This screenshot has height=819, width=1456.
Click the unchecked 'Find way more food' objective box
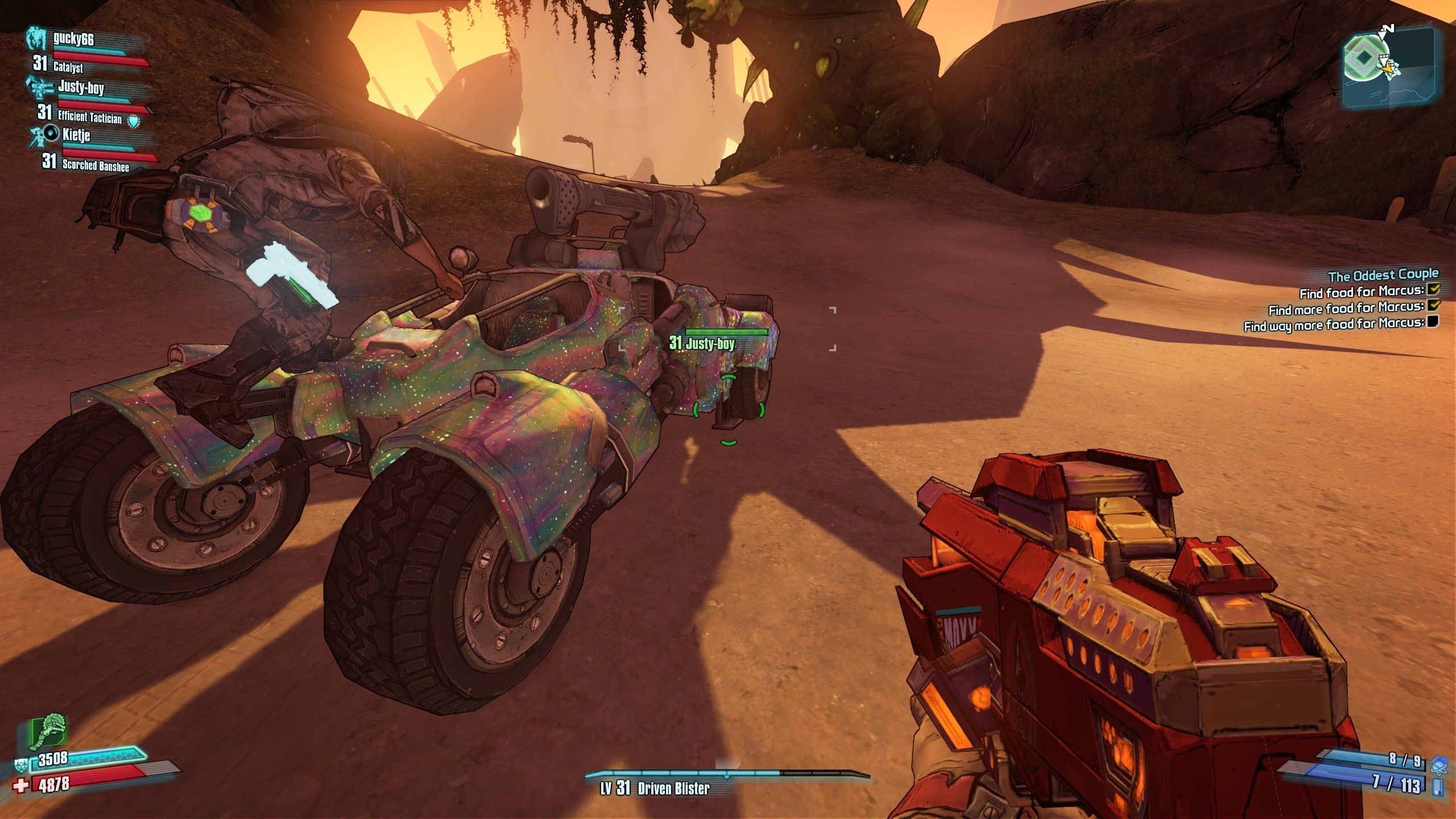[1433, 322]
